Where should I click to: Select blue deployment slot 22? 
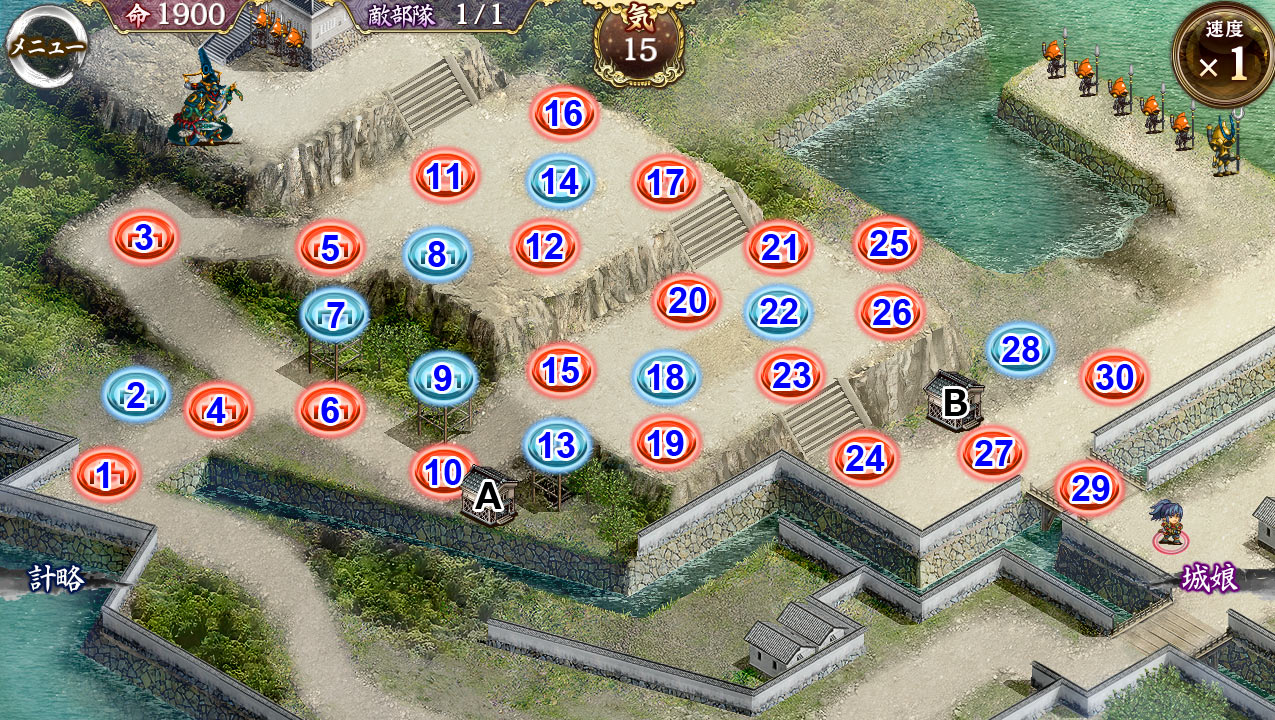click(x=778, y=312)
